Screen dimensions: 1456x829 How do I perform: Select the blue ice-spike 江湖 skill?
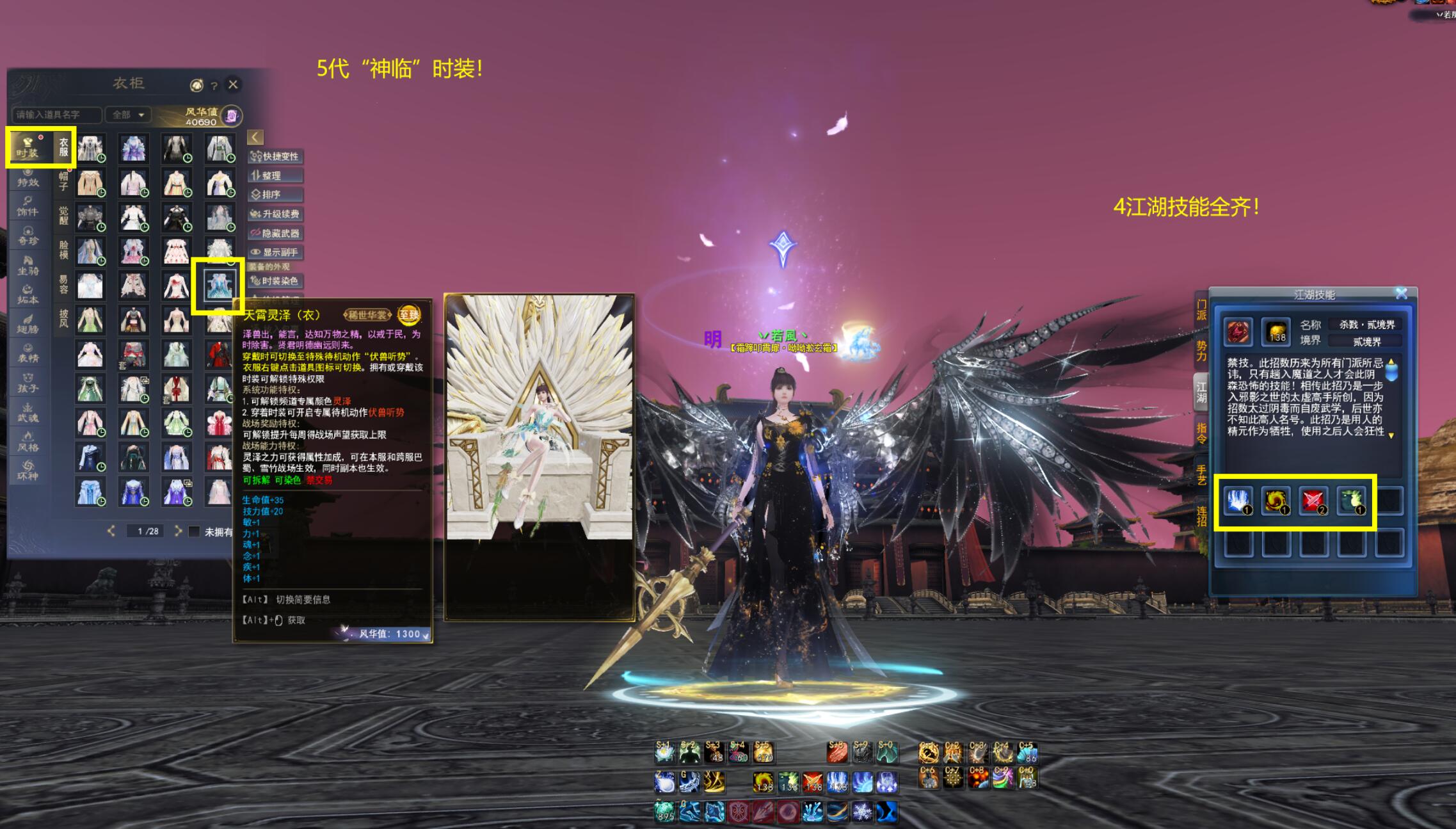[1238, 501]
